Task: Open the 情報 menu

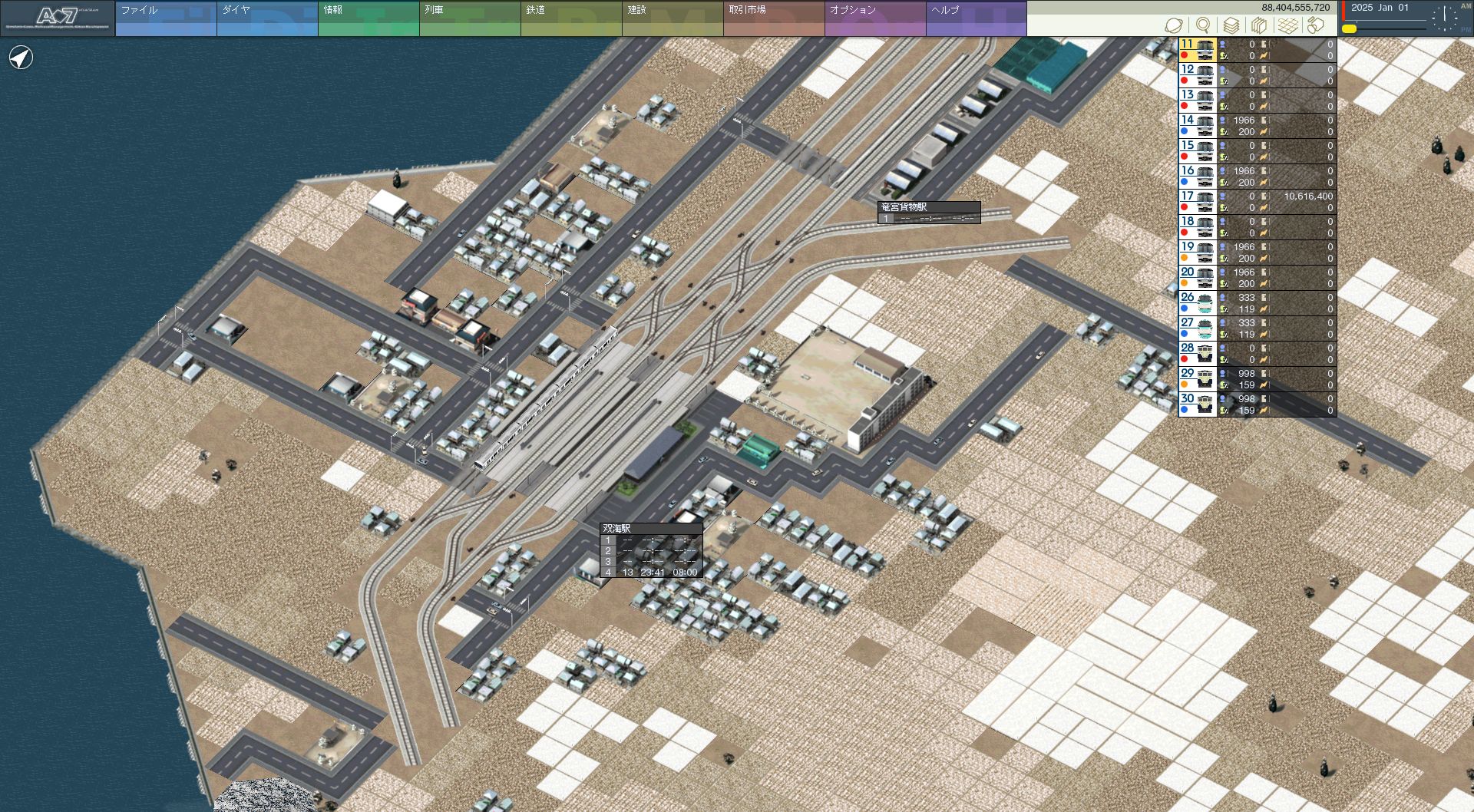Action: [368, 18]
